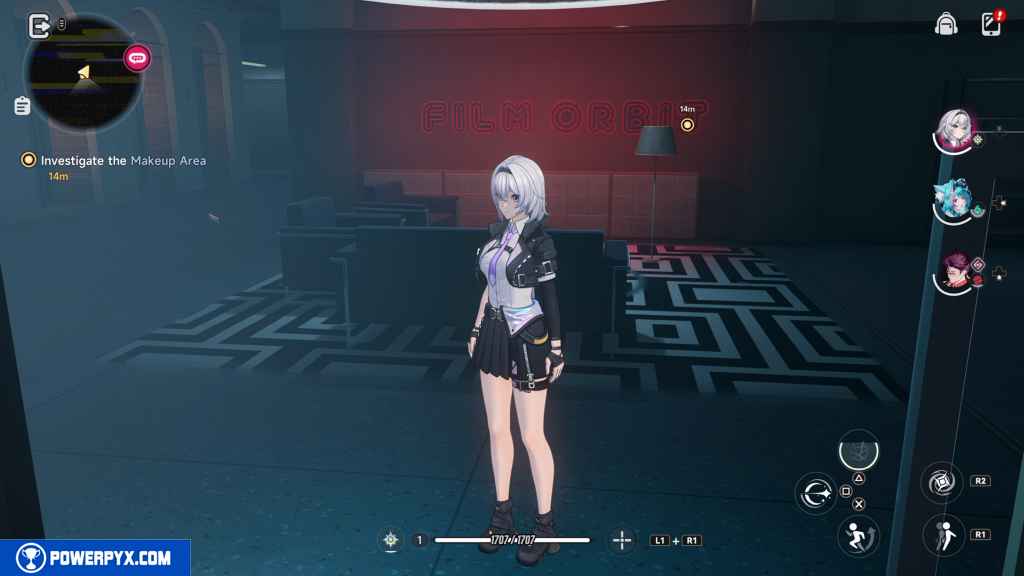Use the spinning diamond ability
The image size is (1024, 576).
(941, 483)
